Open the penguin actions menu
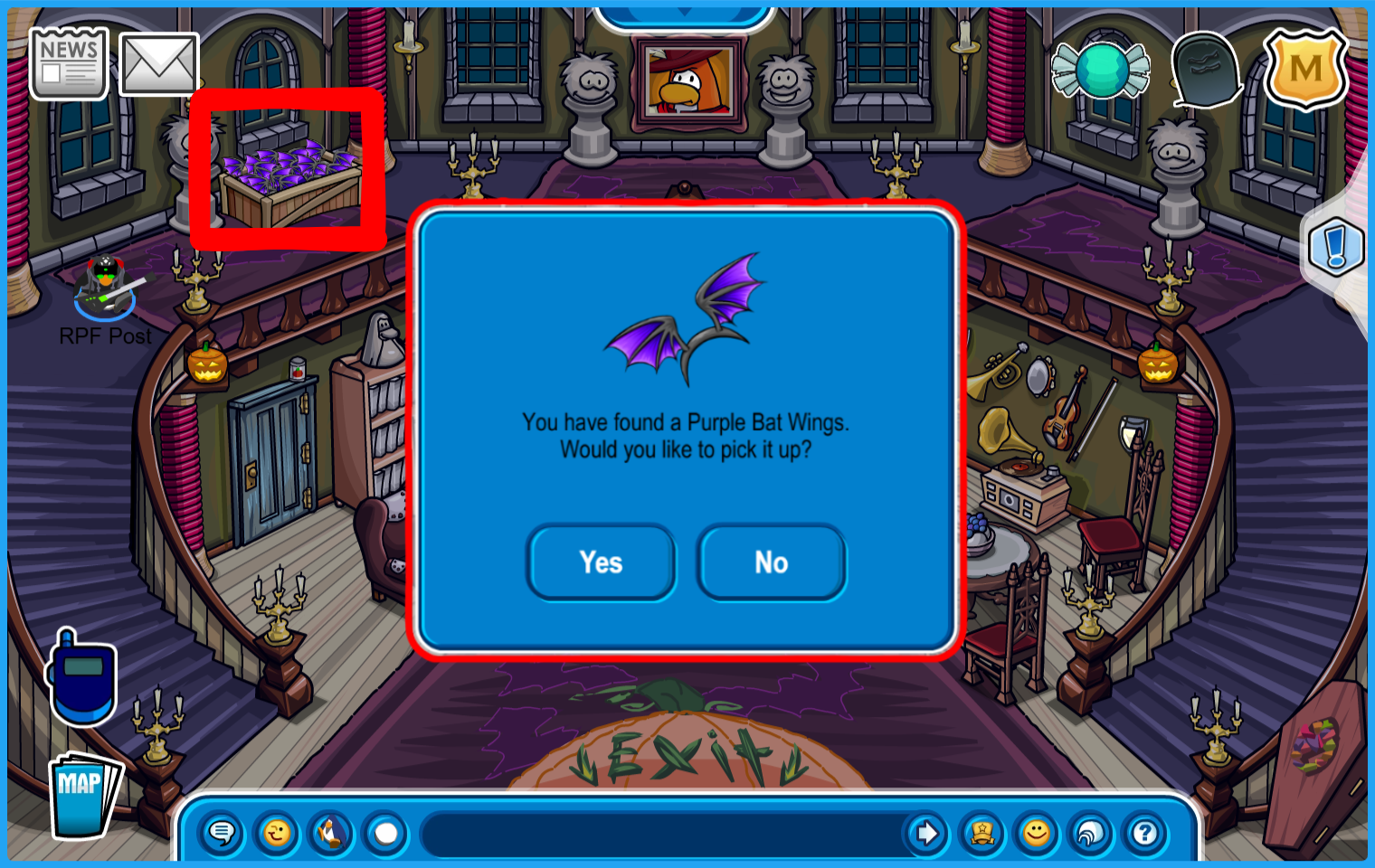This screenshot has height=868, width=1375. coord(331,833)
